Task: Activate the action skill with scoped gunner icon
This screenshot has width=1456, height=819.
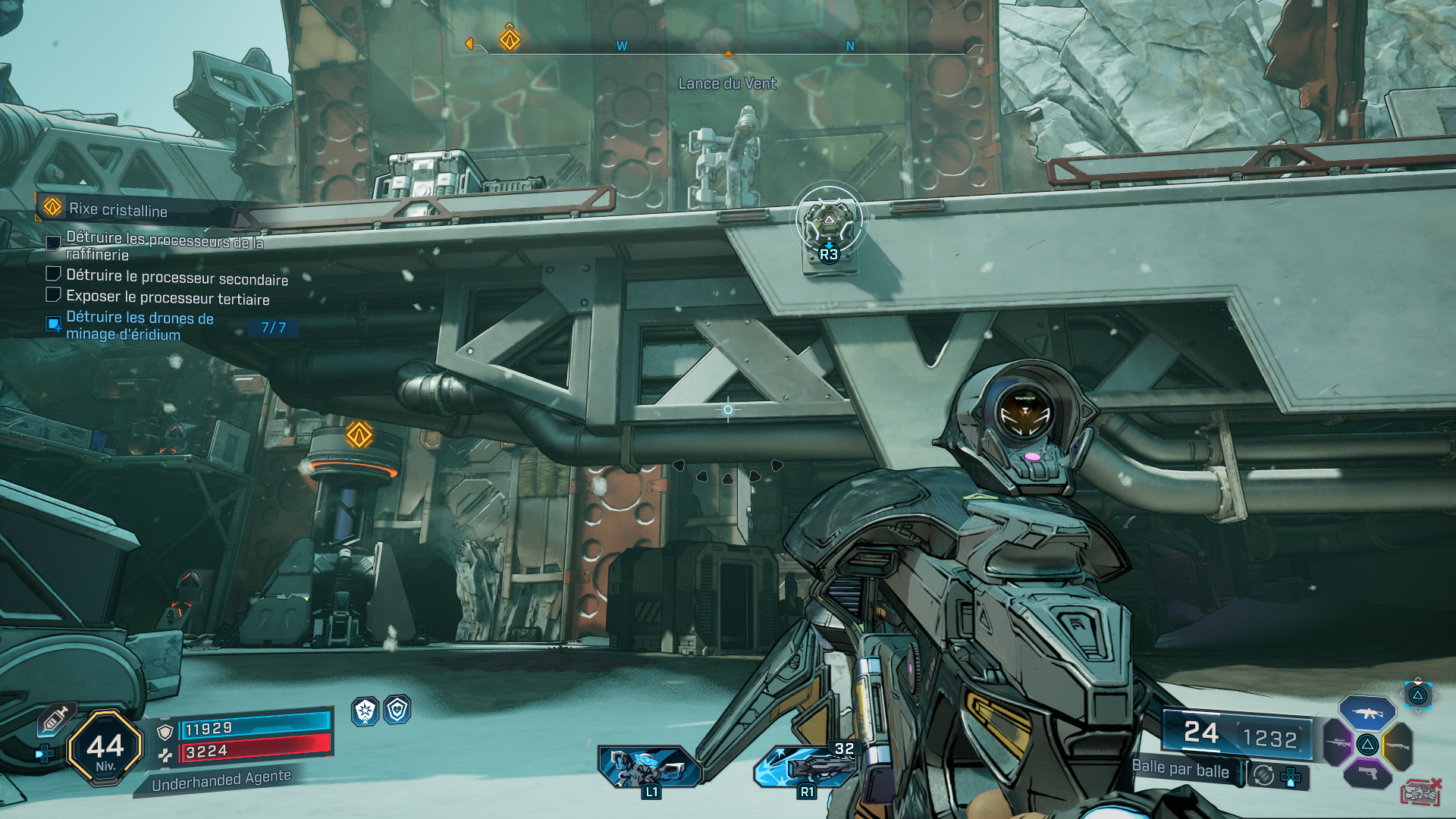Action: tap(650, 767)
